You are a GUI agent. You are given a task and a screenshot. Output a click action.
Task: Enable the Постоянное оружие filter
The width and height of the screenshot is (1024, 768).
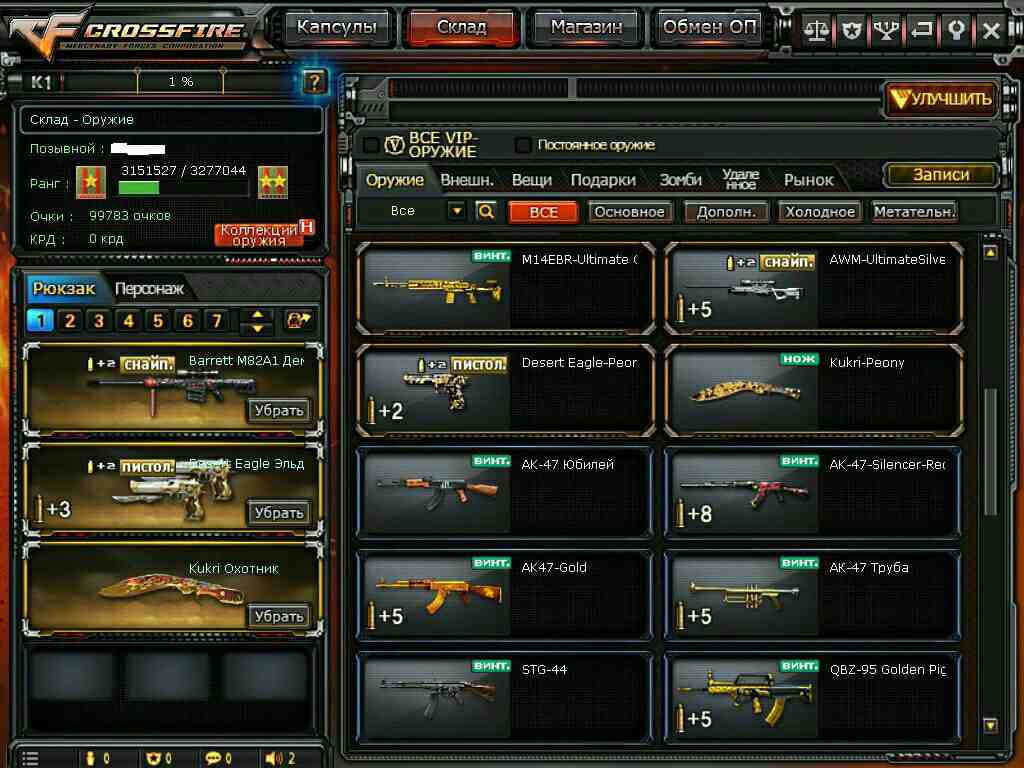point(523,145)
